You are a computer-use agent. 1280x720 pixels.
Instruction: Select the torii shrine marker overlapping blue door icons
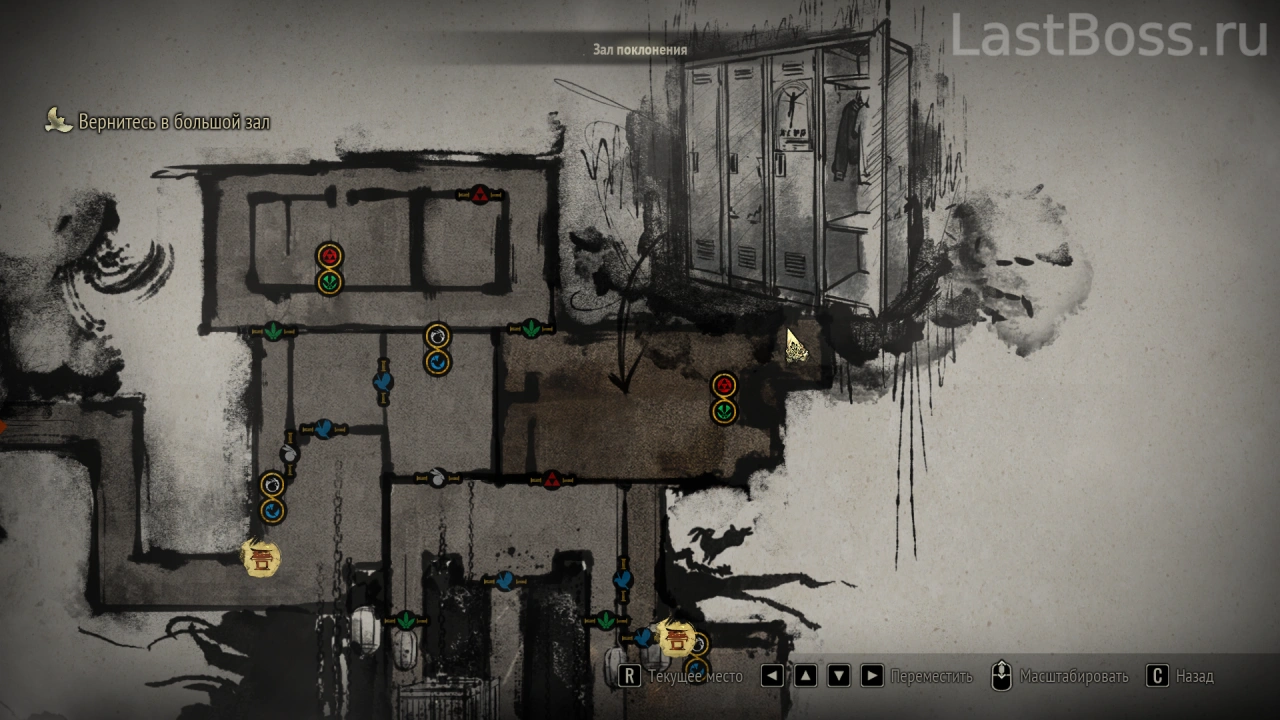[678, 636]
